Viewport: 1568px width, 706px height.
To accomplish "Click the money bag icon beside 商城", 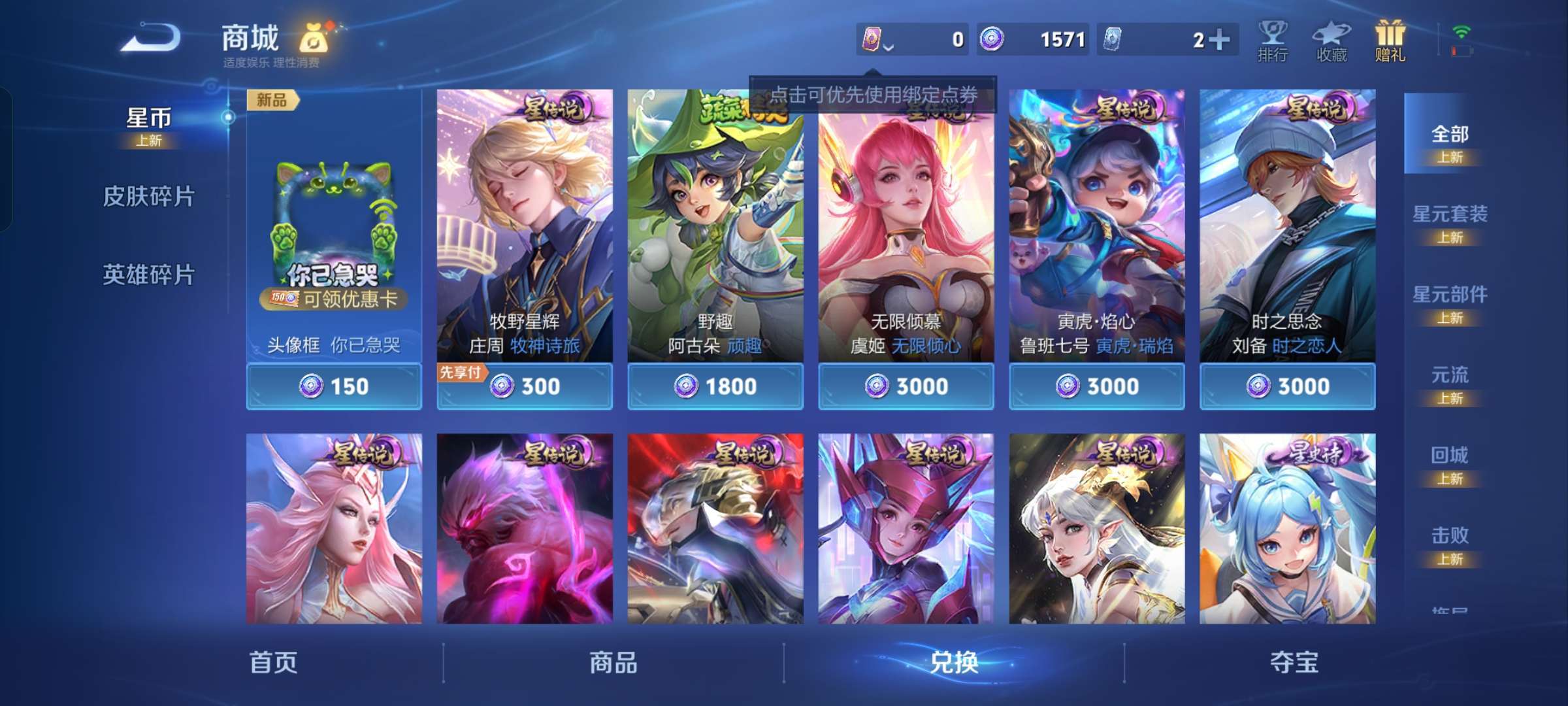I will tap(312, 38).
